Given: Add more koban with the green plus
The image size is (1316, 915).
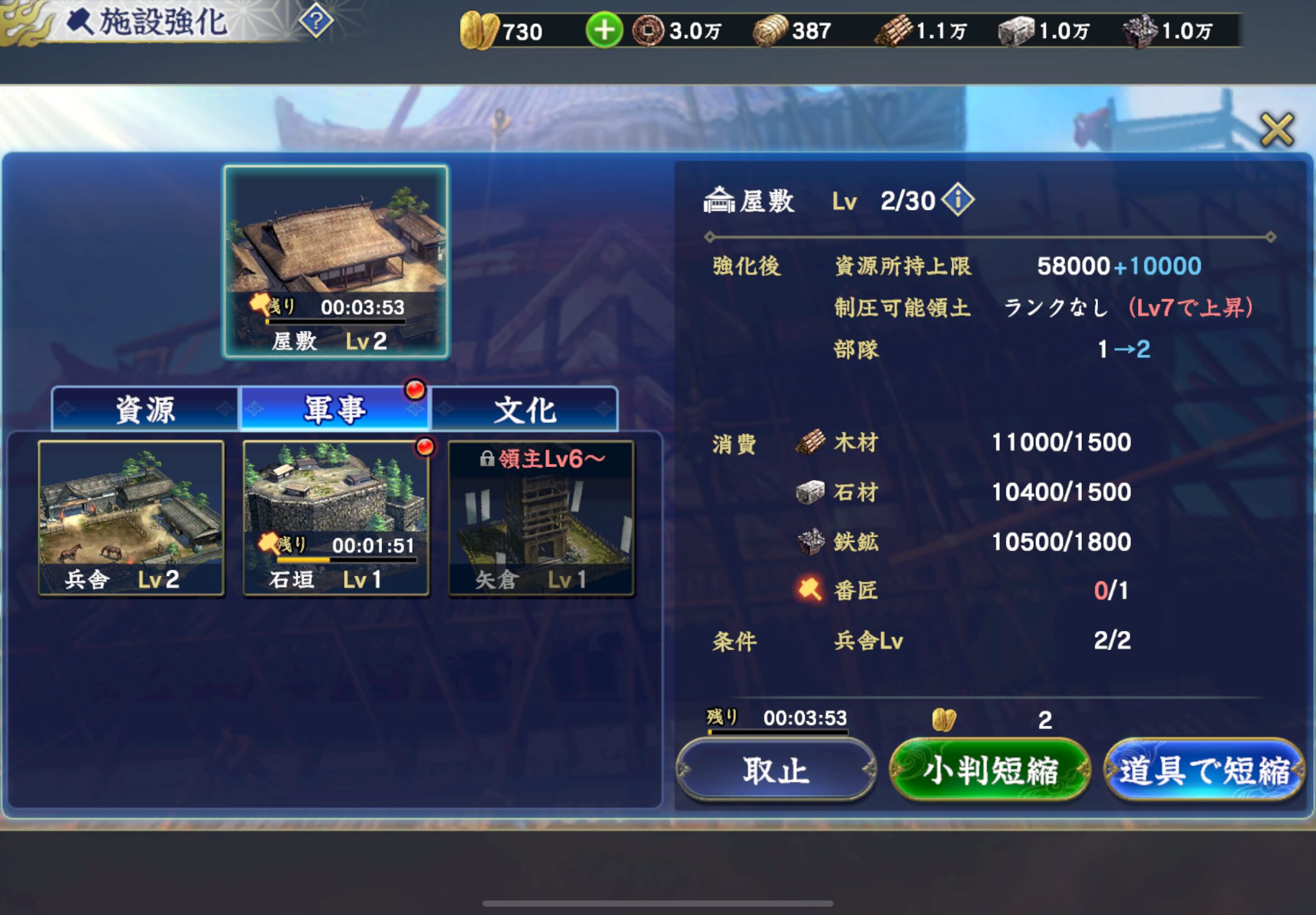Looking at the screenshot, I should 604,30.
